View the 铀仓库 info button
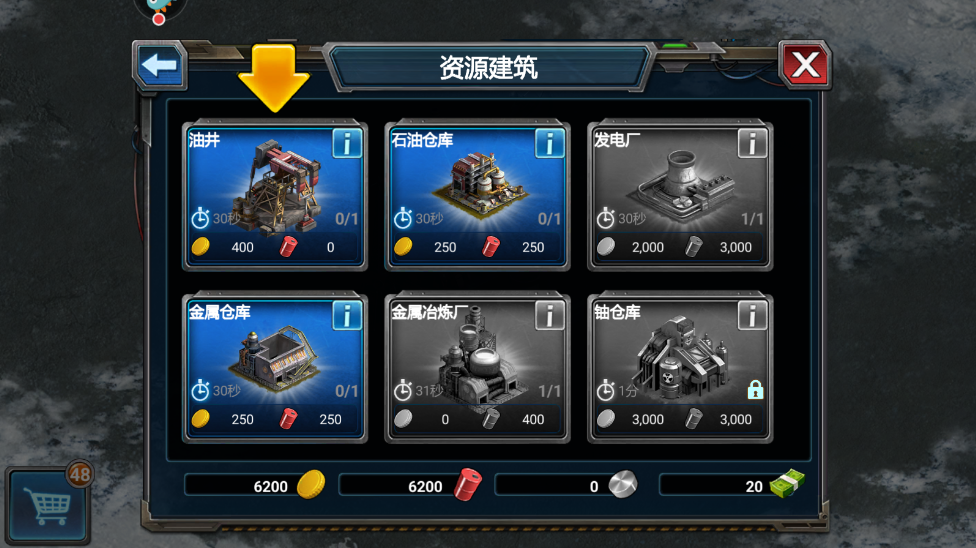976x548 pixels. pyautogui.click(x=752, y=316)
